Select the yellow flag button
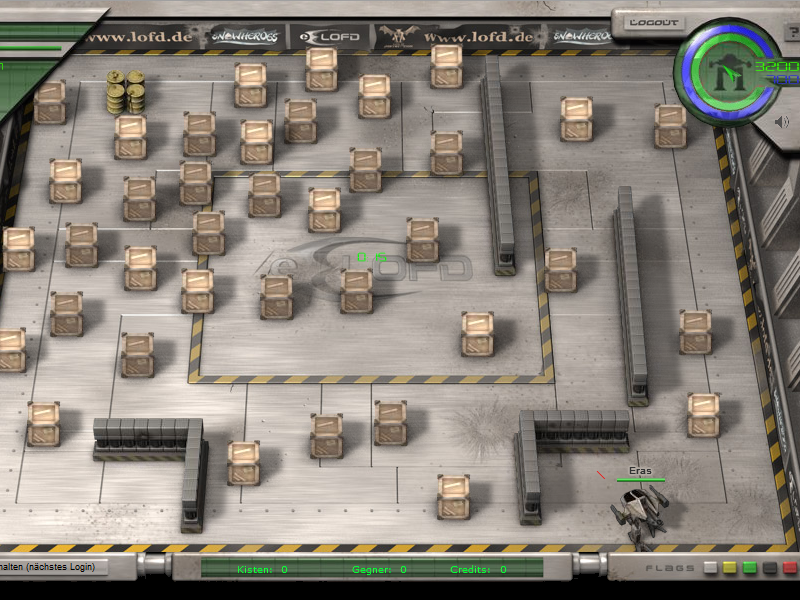The width and height of the screenshot is (800, 600). 730,568
